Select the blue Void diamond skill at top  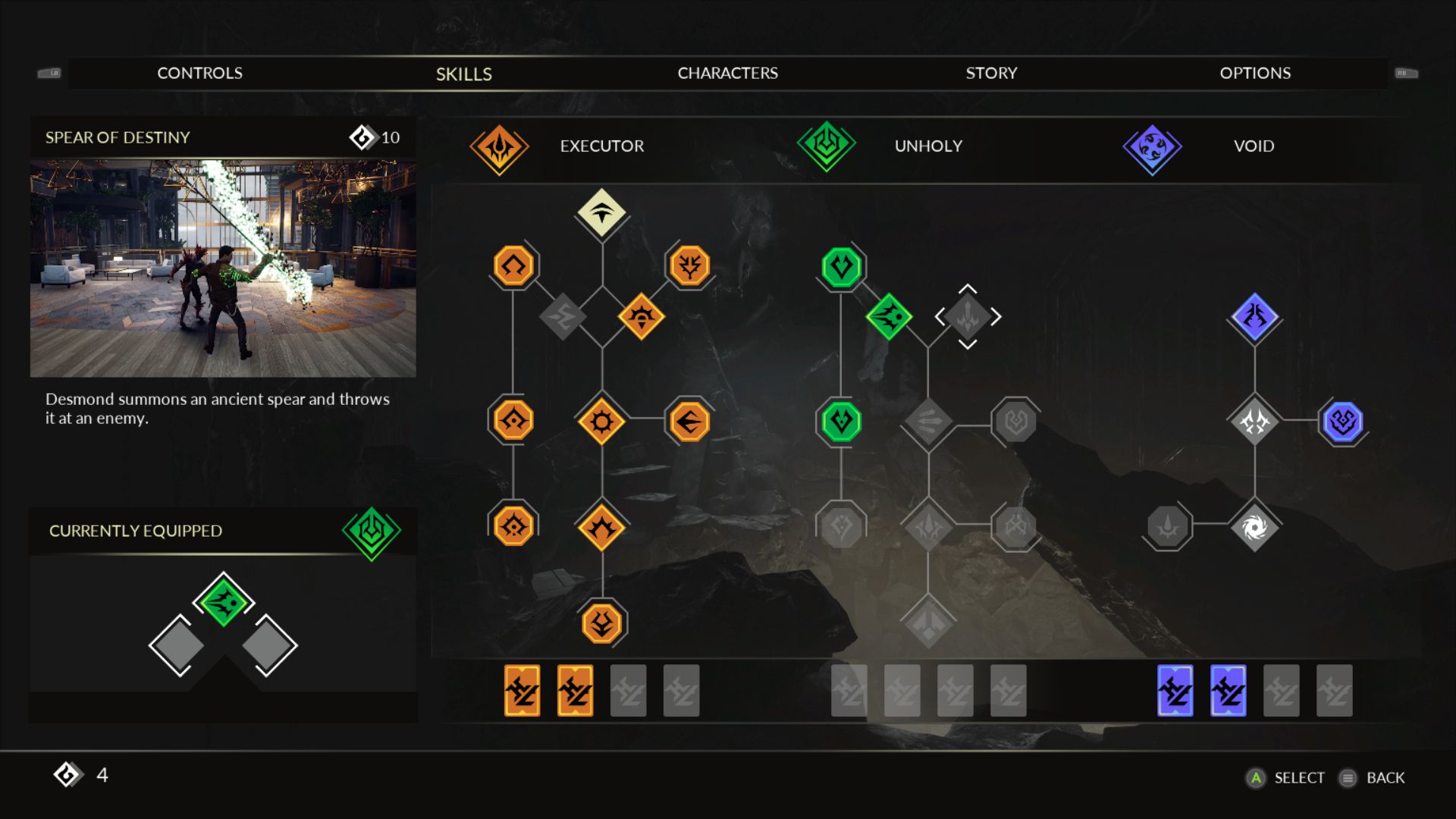click(x=1254, y=316)
